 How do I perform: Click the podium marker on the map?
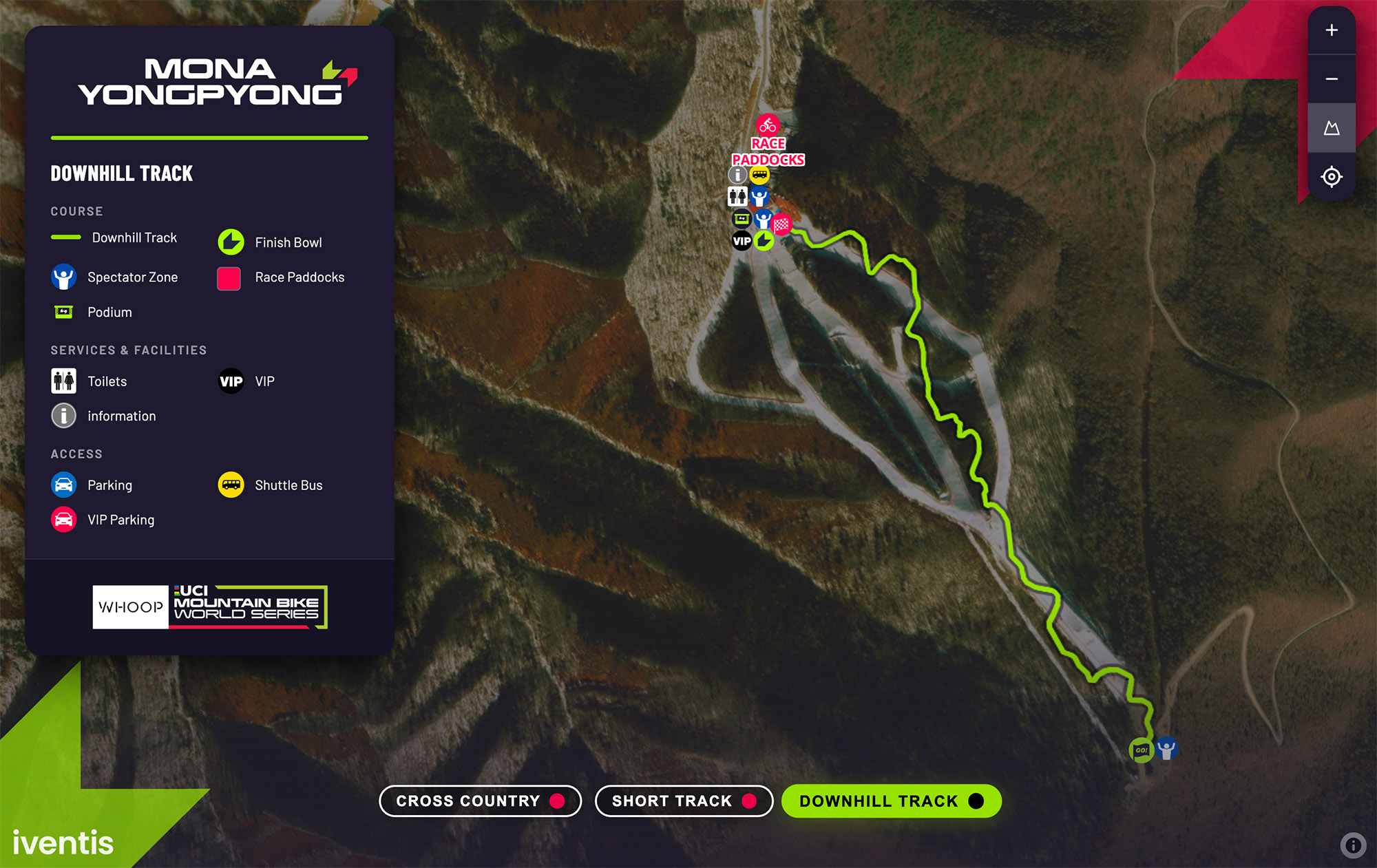tap(742, 219)
